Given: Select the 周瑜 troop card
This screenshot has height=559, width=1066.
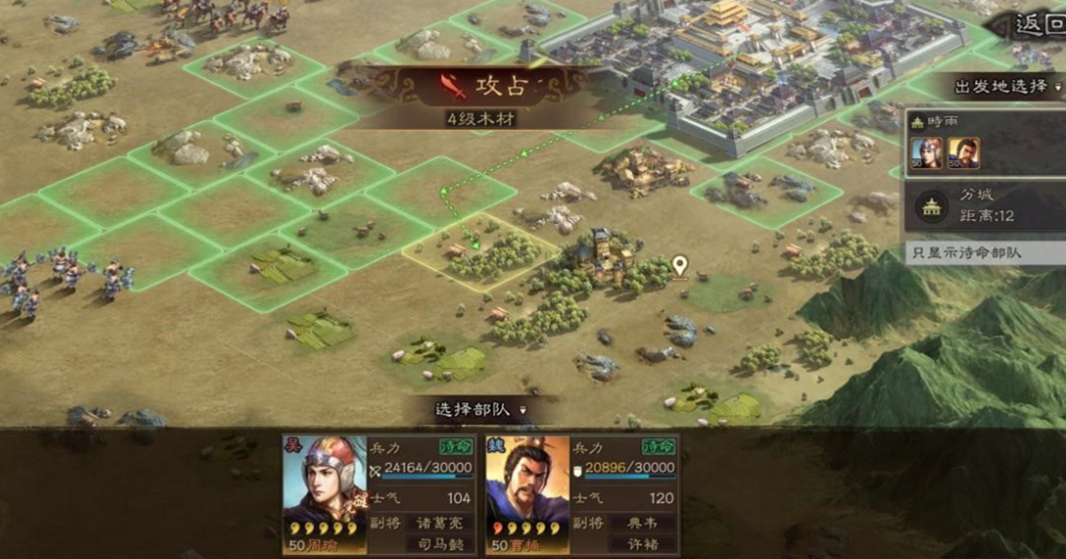Looking at the screenshot, I should point(380,494).
